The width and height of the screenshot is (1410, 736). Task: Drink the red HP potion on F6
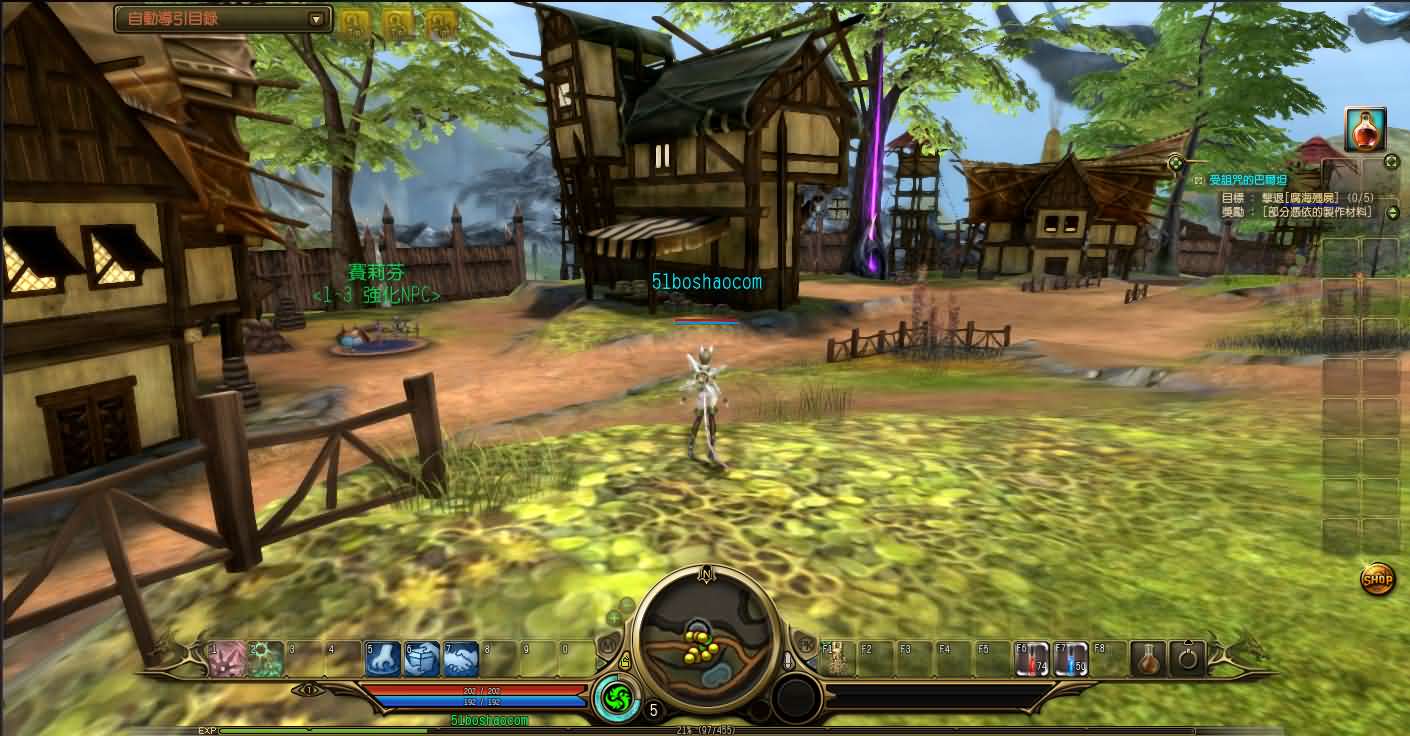[1034, 657]
